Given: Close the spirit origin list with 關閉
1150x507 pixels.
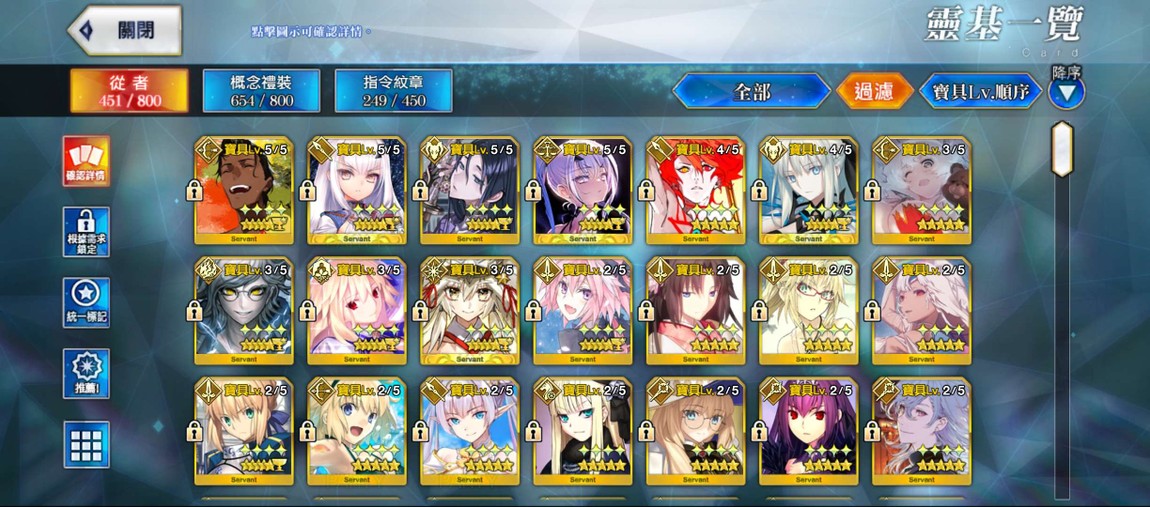Looking at the screenshot, I should coord(125,30).
